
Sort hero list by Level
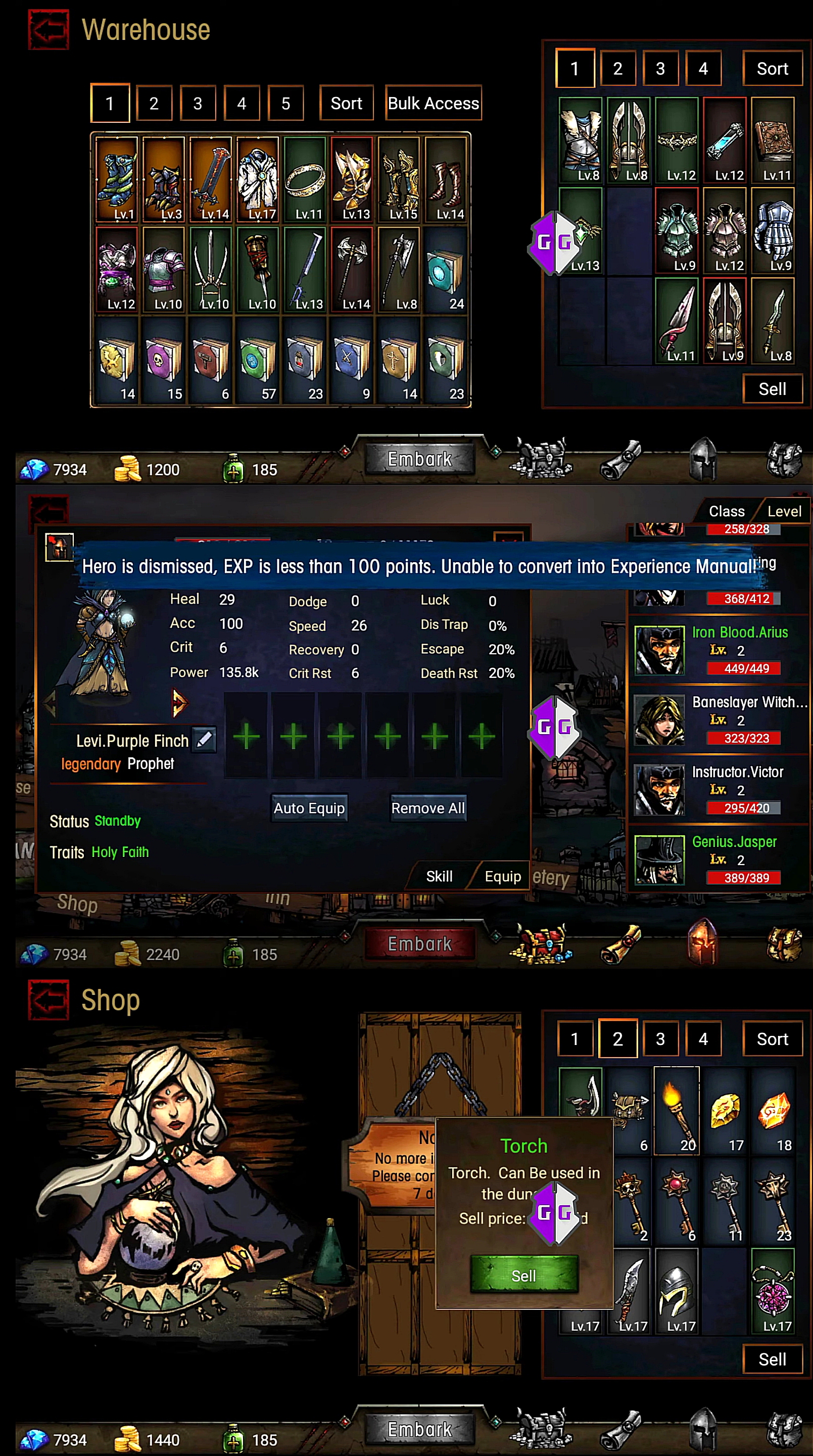(784, 511)
